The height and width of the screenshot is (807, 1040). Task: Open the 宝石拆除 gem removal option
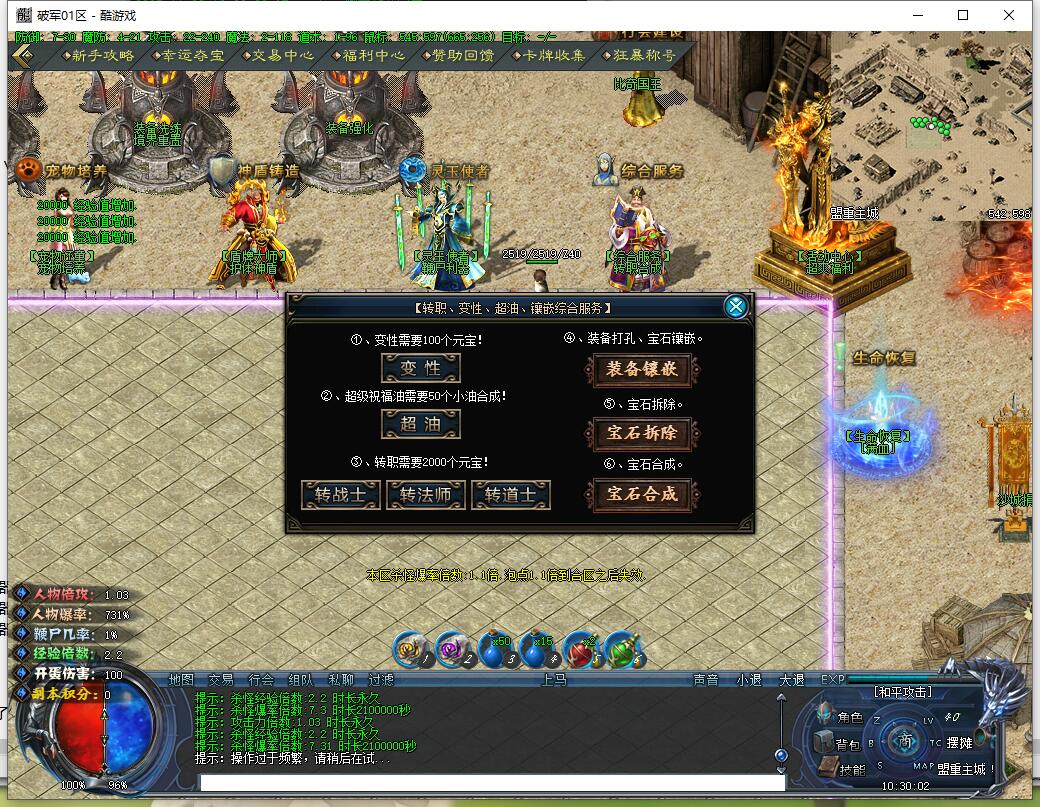click(x=642, y=434)
